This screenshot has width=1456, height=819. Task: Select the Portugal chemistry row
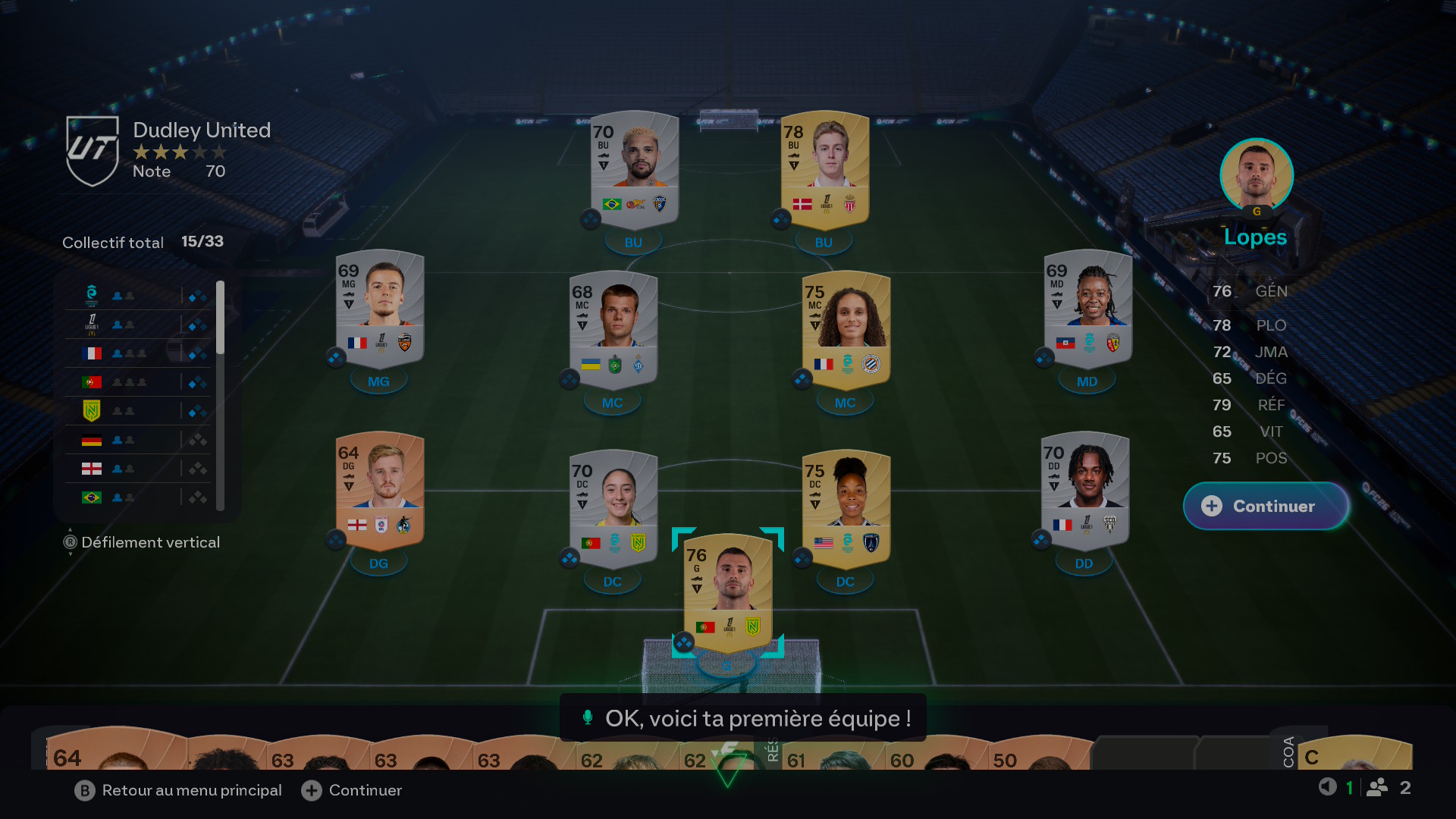point(140,382)
